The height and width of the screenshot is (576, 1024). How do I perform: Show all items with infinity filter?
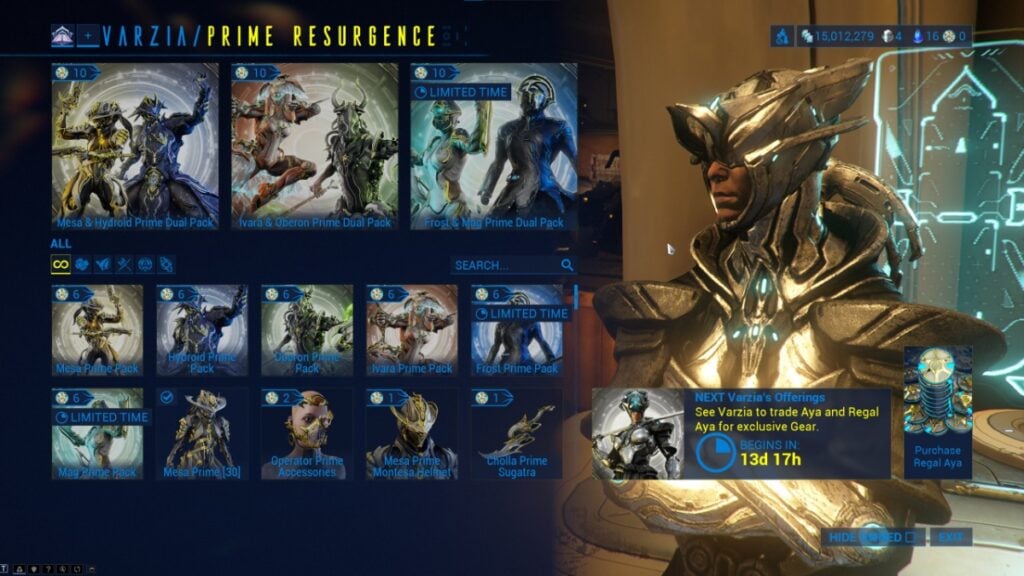tap(60, 265)
